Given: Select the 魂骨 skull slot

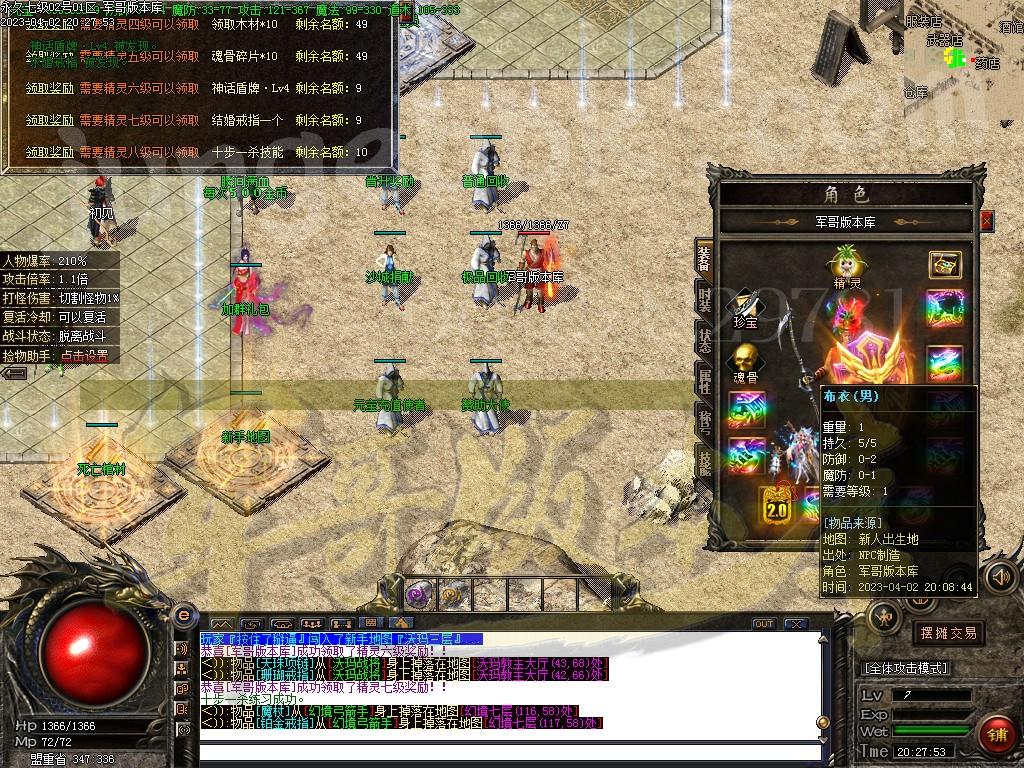Looking at the screenshot, I should pos(745,361).
